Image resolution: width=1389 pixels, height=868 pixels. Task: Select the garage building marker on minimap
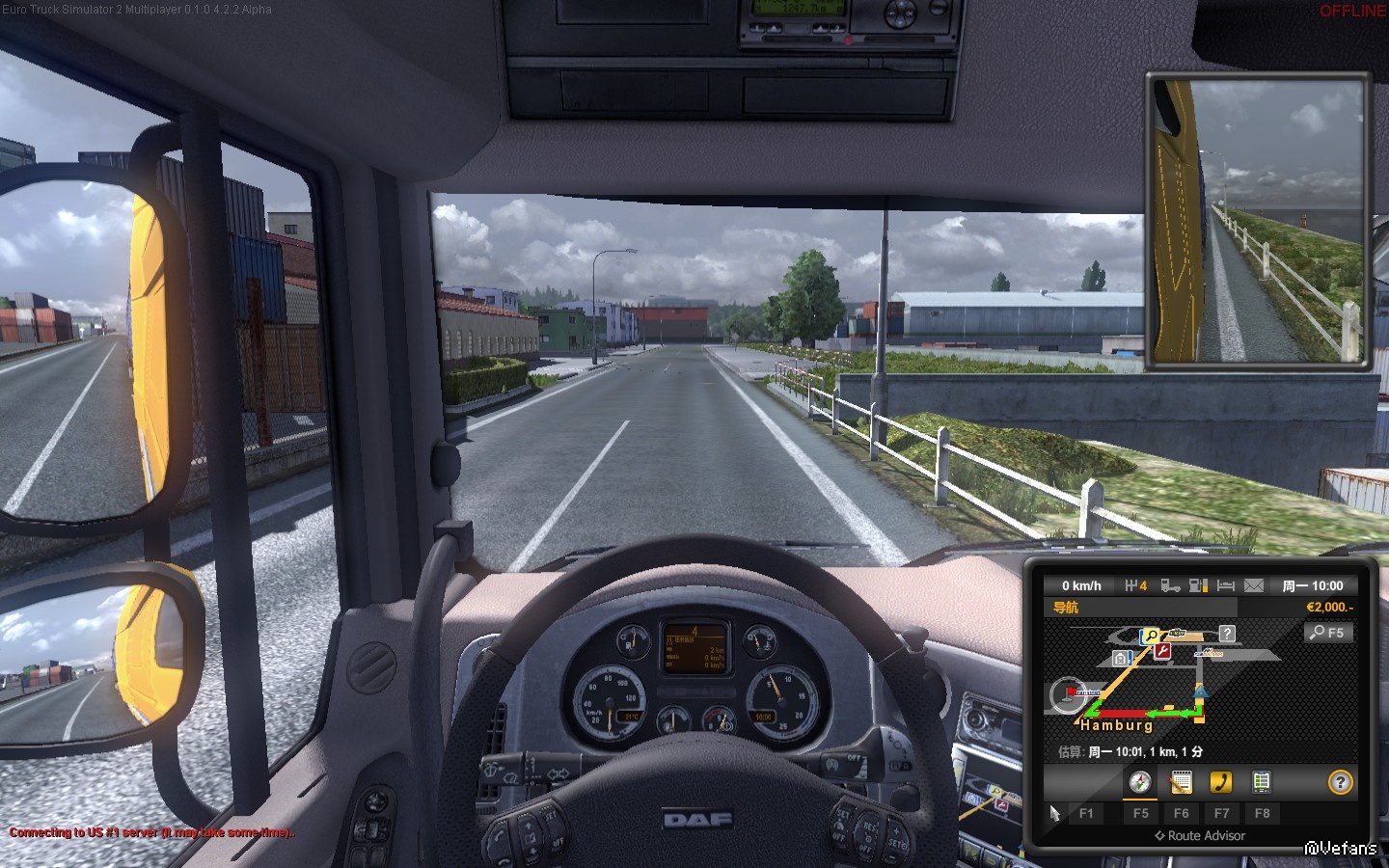pyautogui.click(x=1122, y=658)
